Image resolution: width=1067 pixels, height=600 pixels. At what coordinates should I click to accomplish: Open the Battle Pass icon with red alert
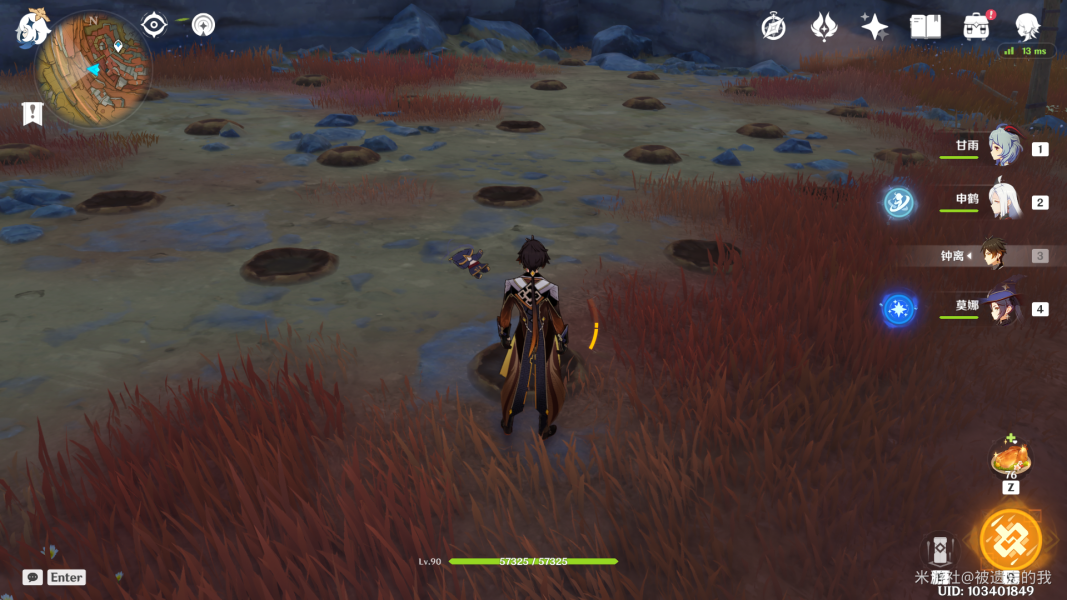point(976,27)
